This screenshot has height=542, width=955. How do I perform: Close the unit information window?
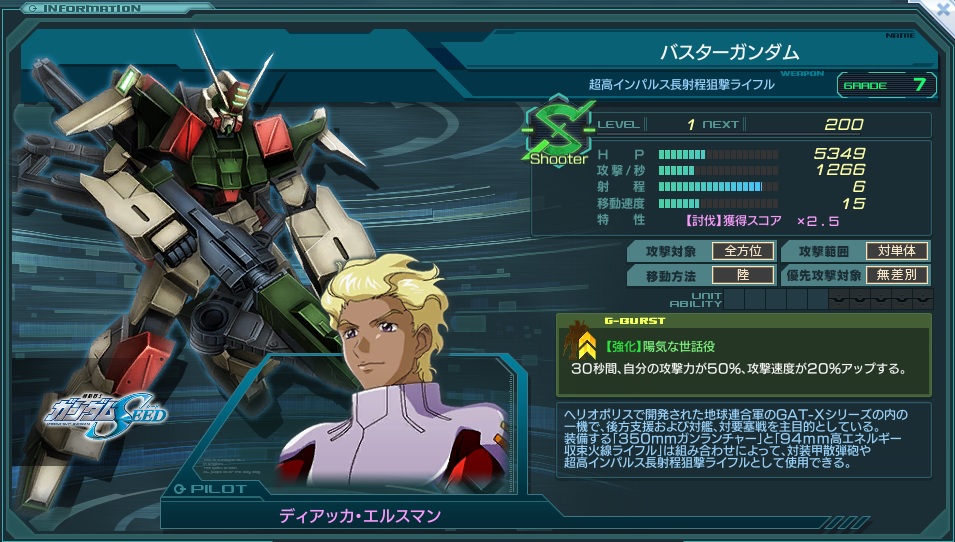(943, 8)
